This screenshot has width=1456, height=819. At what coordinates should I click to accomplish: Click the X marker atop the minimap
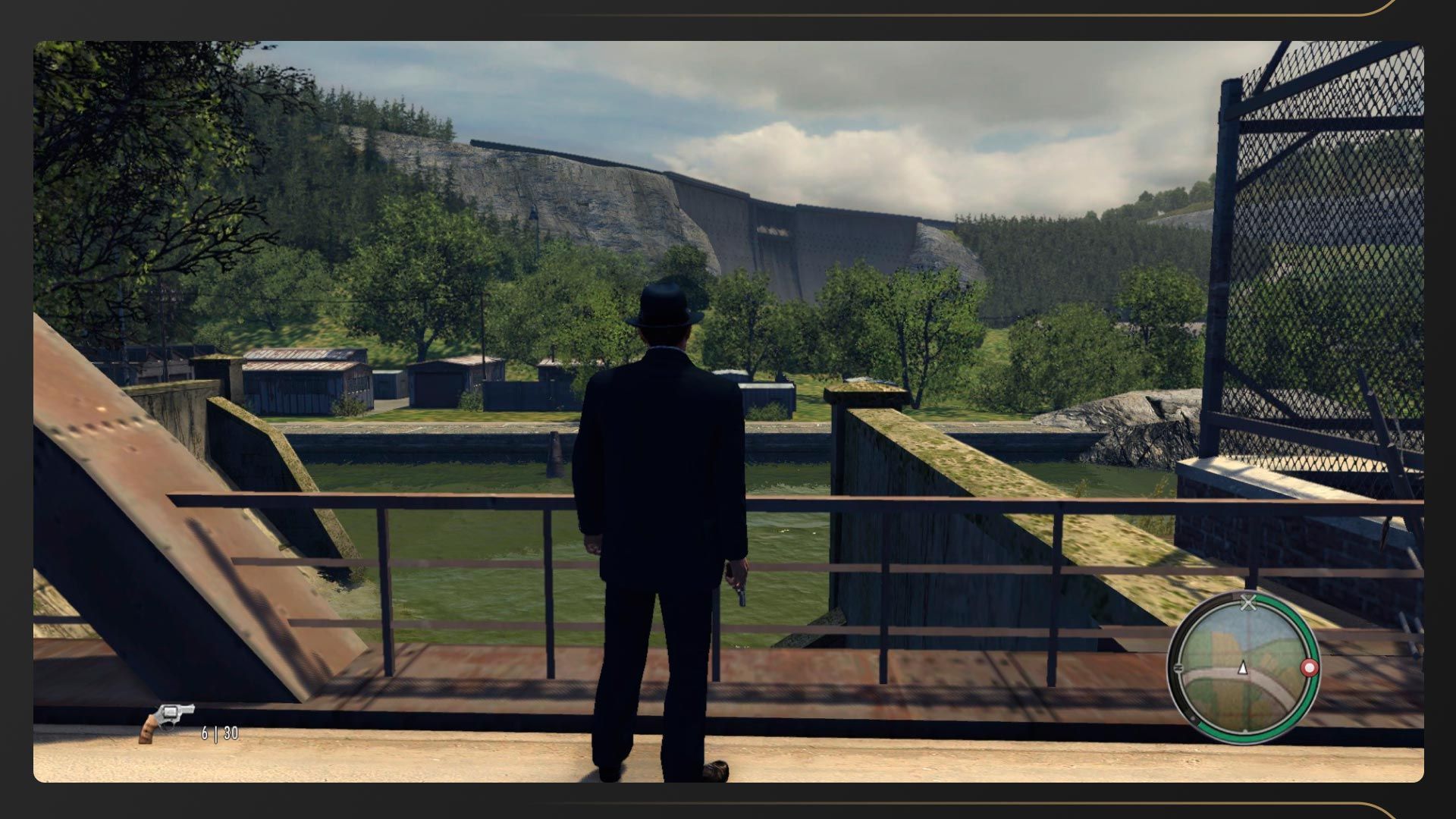[1247, 604]
